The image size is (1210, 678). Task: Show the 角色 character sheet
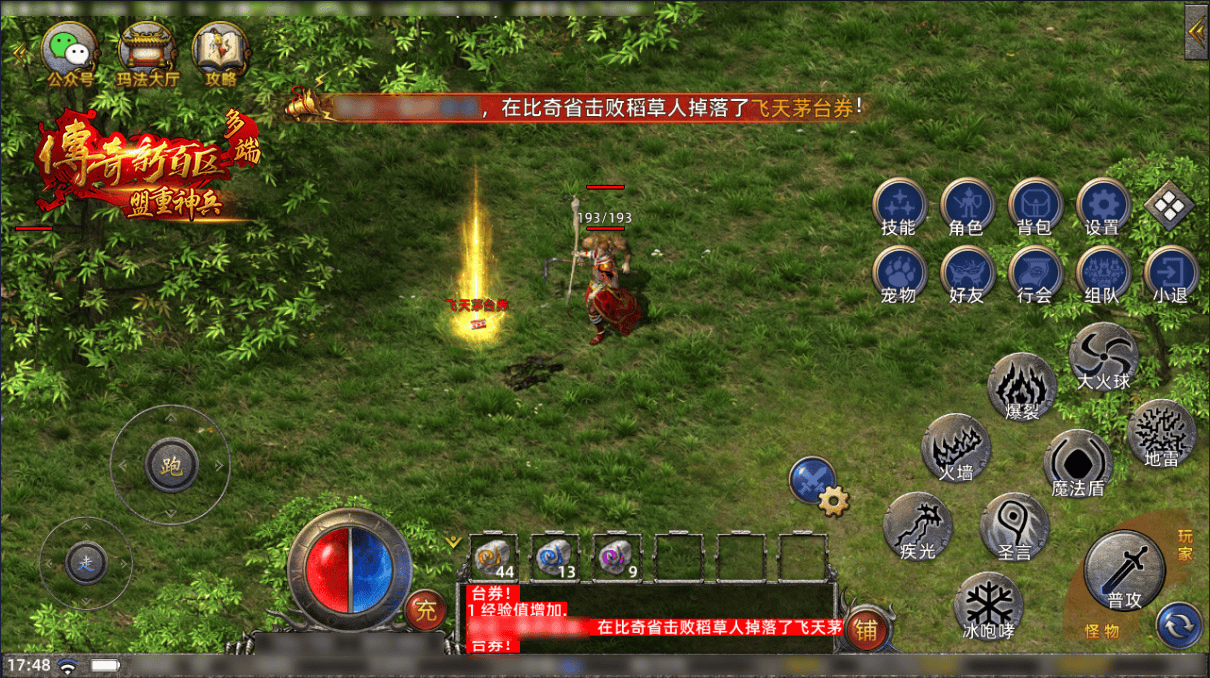point(966,205)
